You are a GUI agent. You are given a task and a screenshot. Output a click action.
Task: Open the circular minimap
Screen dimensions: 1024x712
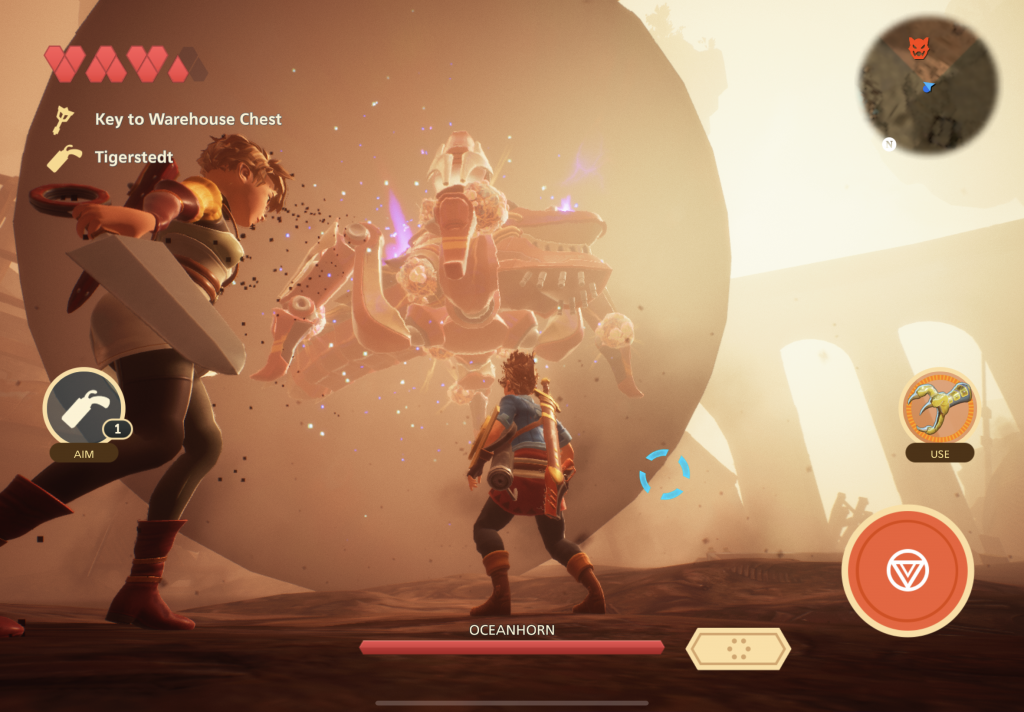(928, 84)
